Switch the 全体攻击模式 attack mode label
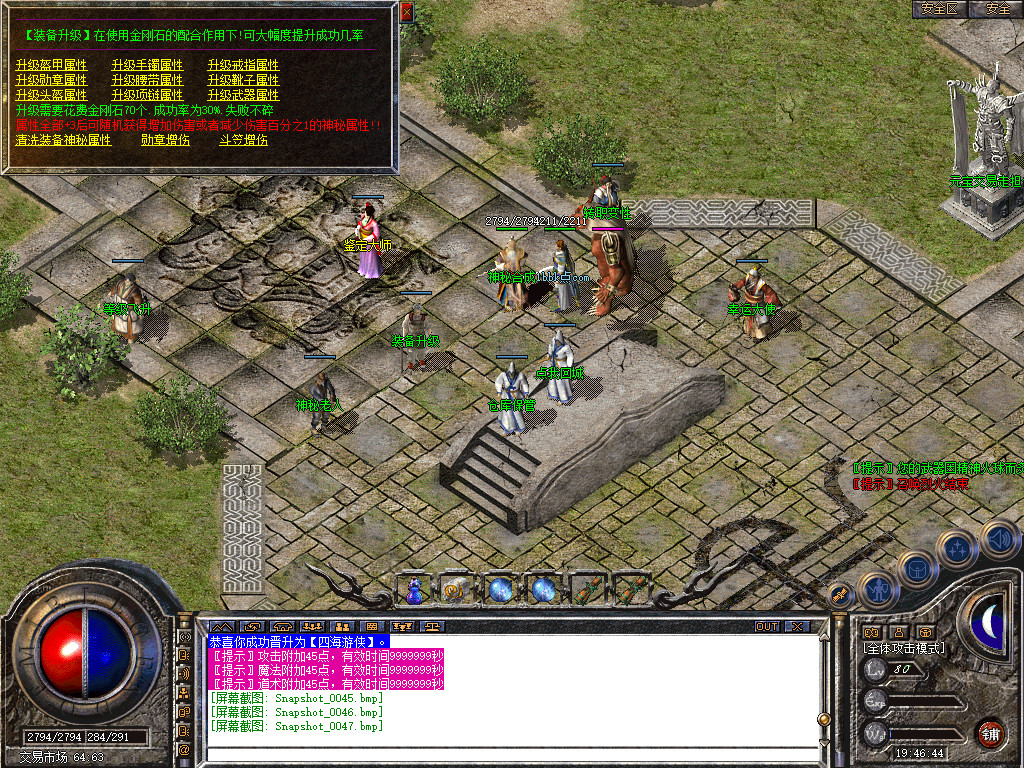The image size is (1024, 768). point(903,648)
